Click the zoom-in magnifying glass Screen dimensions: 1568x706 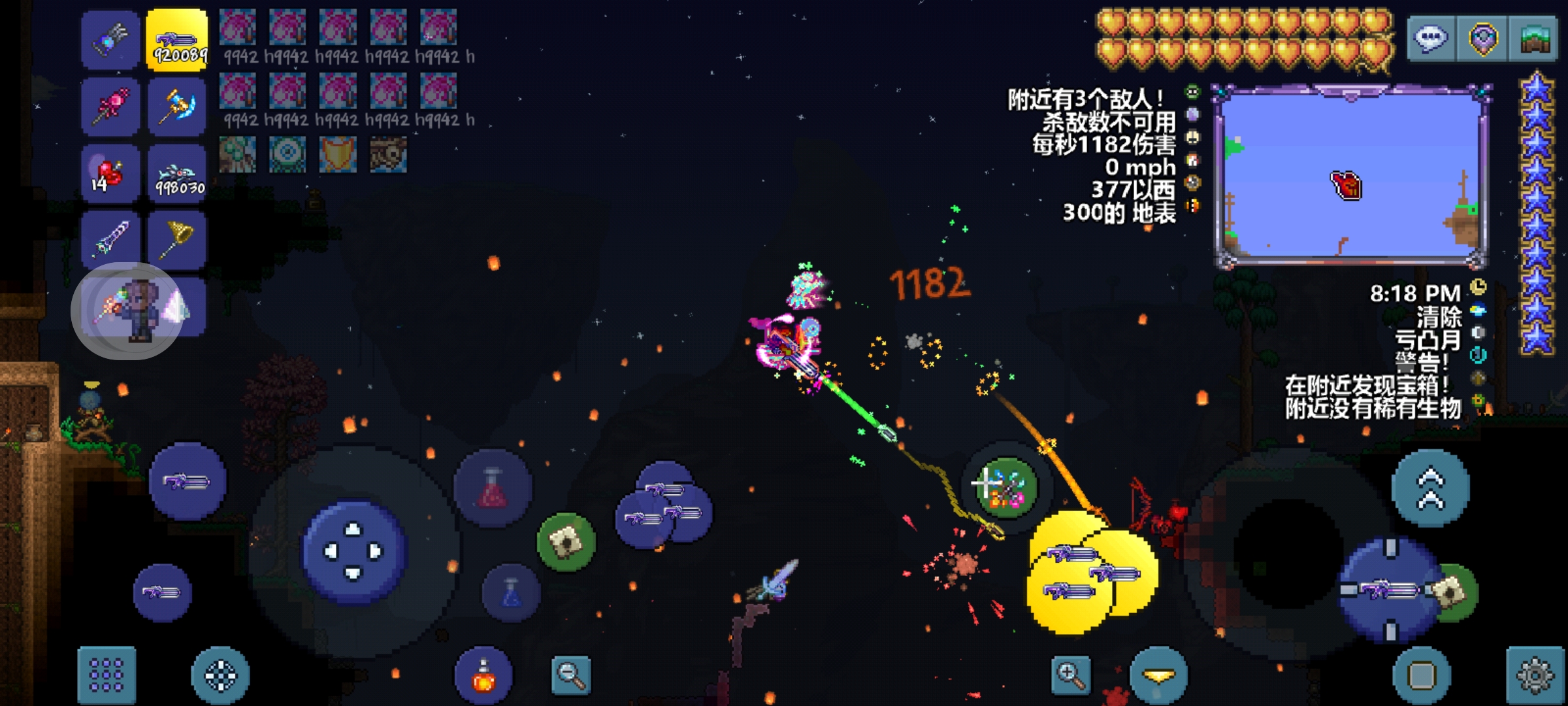tap(1071, 675)
